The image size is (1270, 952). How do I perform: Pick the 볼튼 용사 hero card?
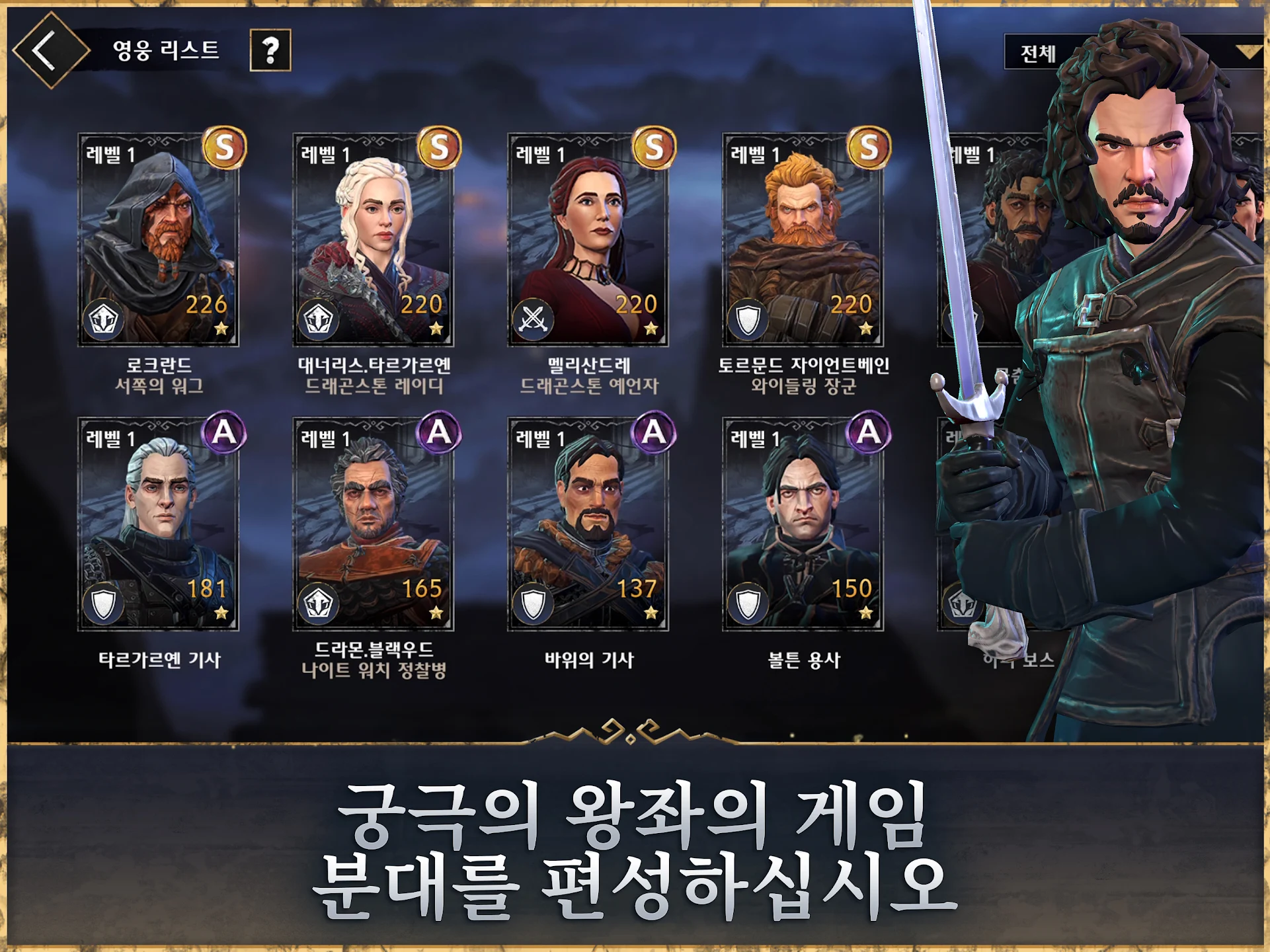click(x=803, y=524)
